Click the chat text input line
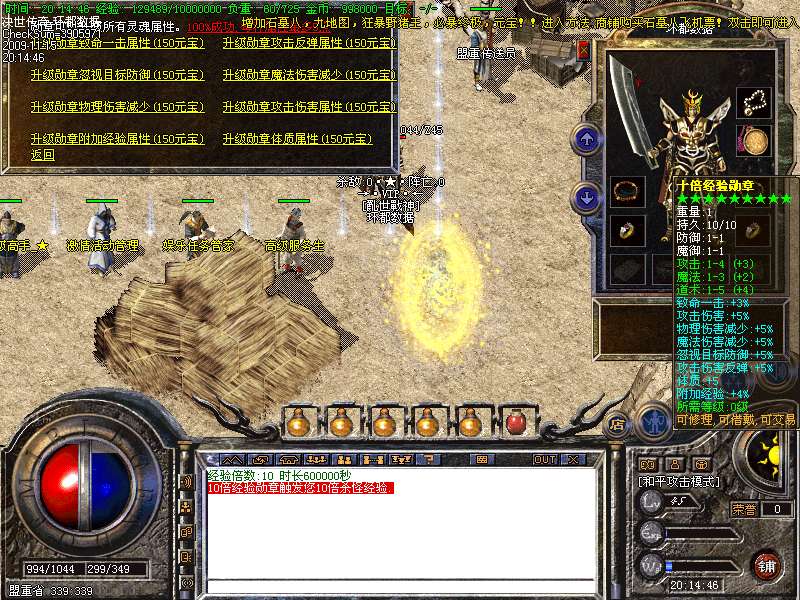 (x=400, y=587)
